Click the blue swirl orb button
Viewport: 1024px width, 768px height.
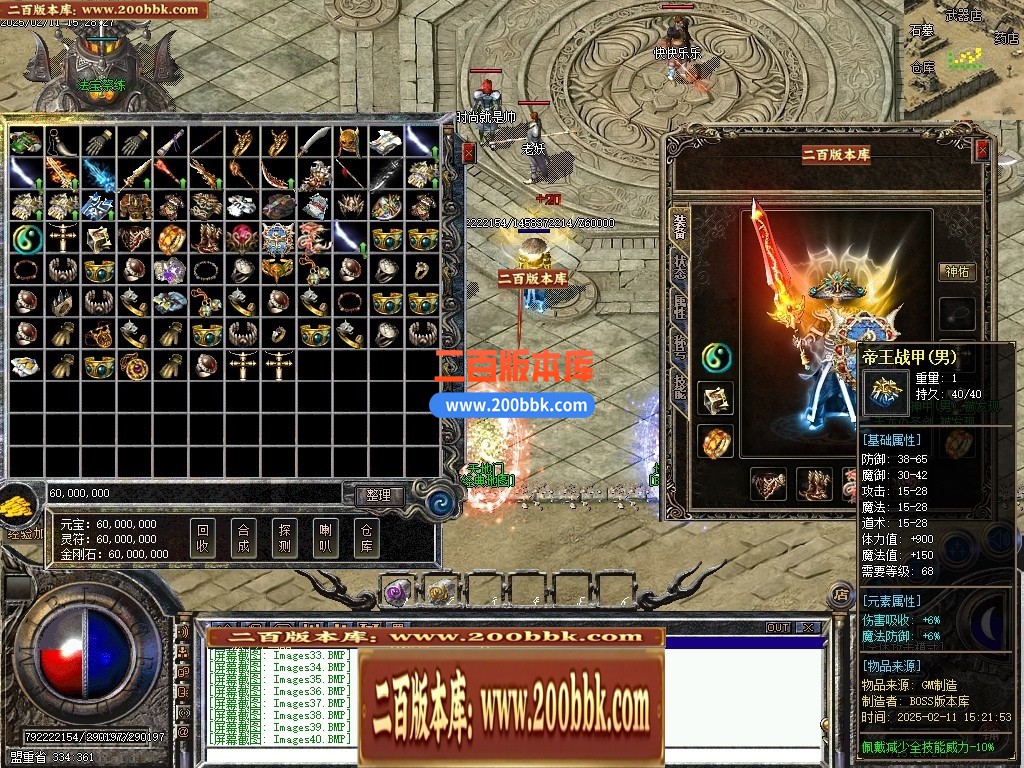coord(437,495)
